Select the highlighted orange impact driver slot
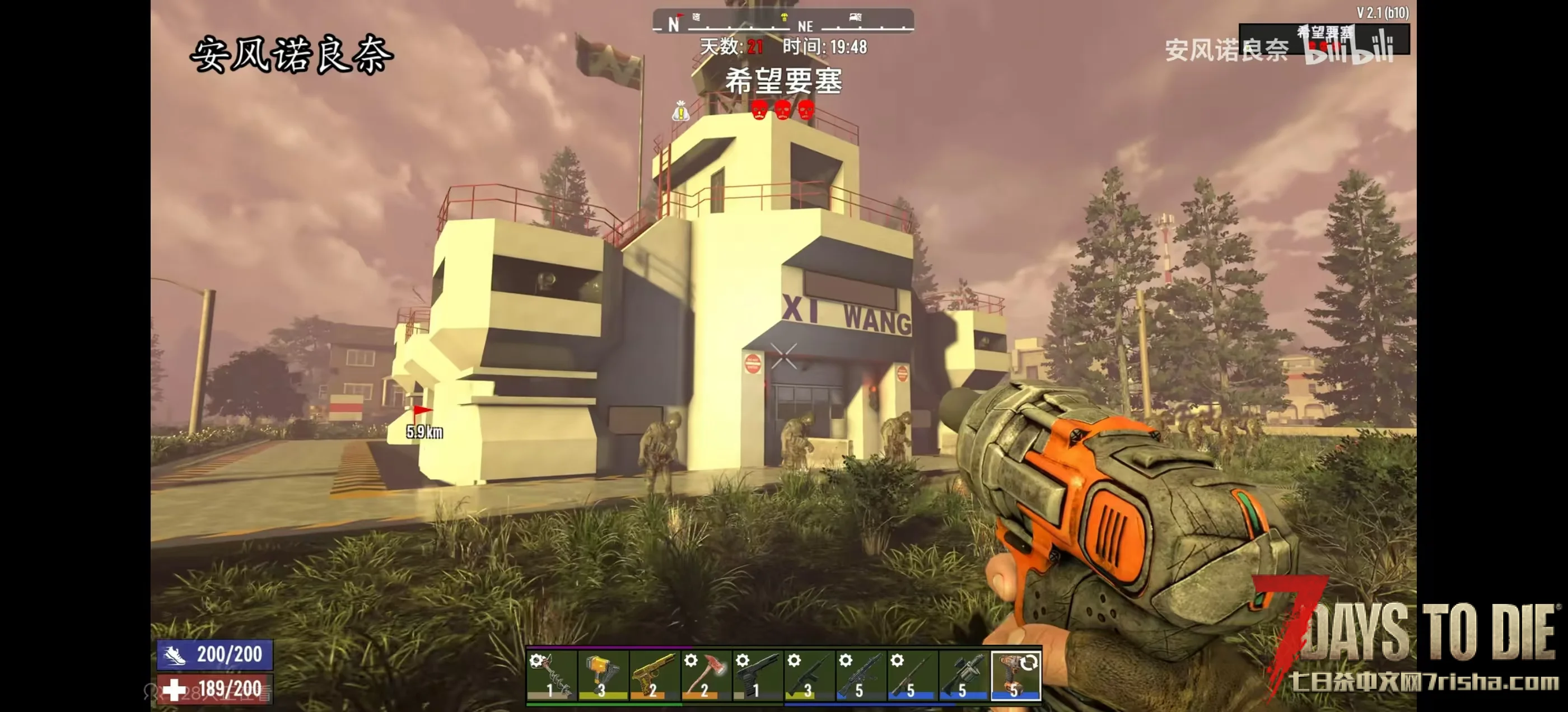The image size is (1568, 712). (x=1015, y=674)
